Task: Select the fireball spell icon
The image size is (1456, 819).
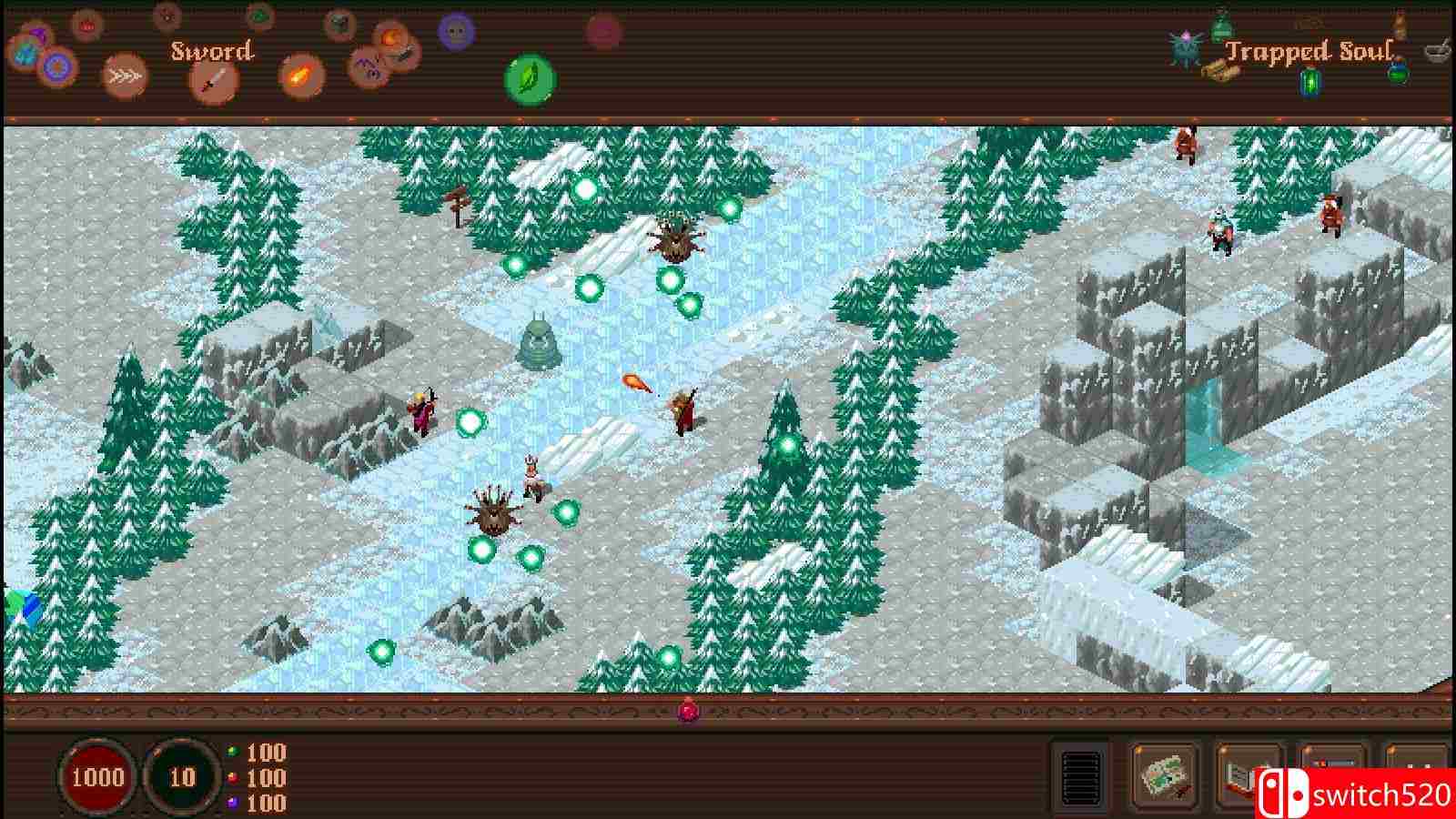Action: [300, 76]
